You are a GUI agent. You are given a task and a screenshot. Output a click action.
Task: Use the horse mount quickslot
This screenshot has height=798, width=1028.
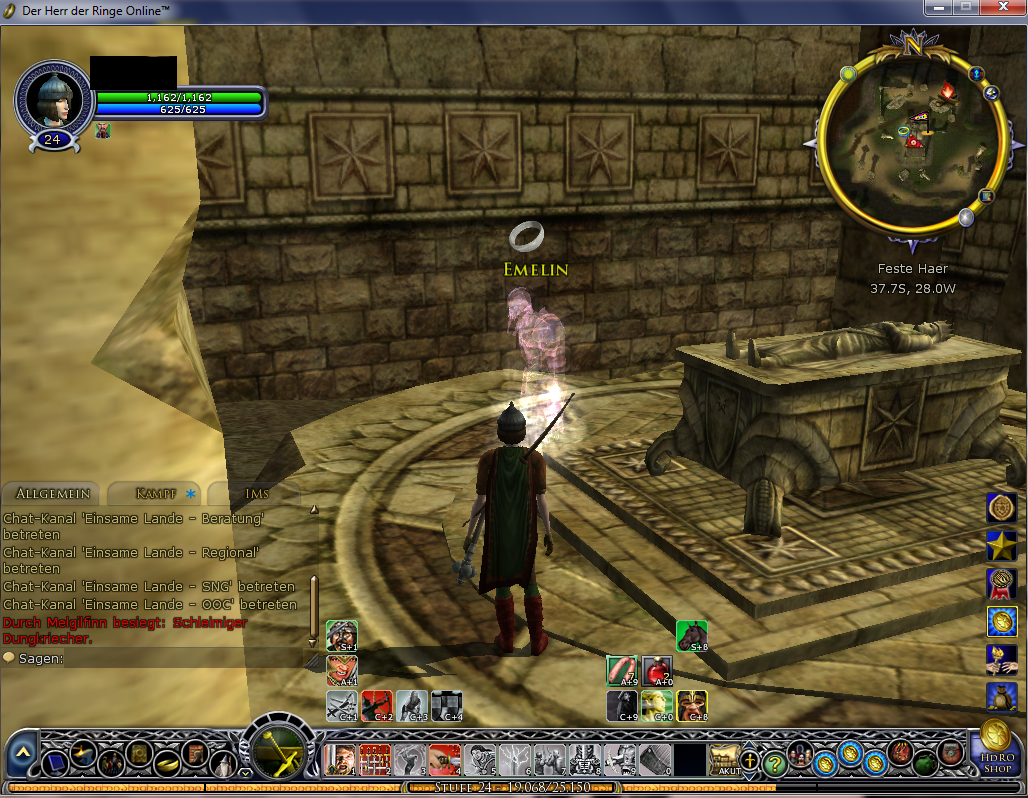pyautogui.click(x=691, y=635)
